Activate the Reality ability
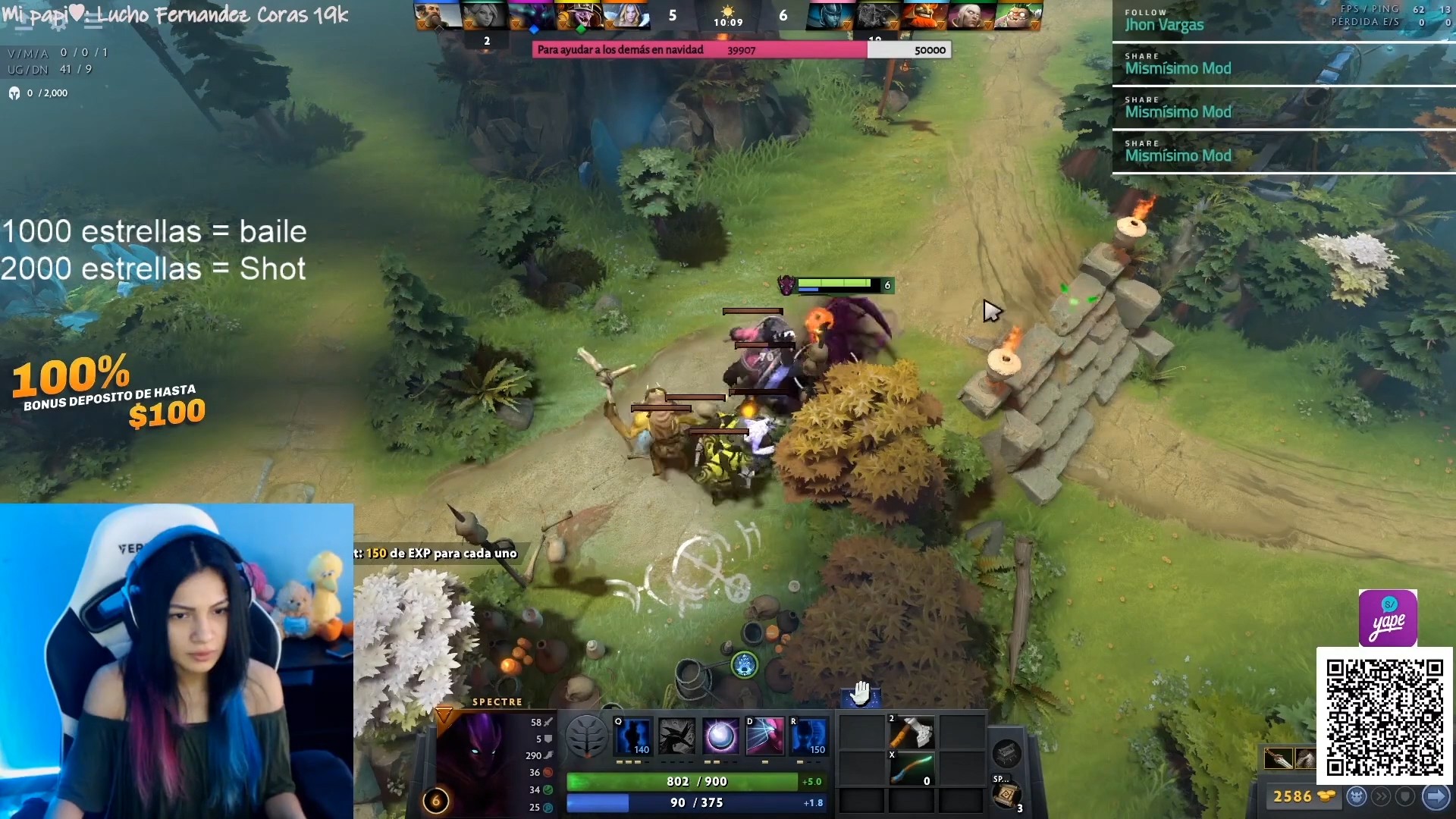The image size is (1456, 819). (x=764, y=736)
